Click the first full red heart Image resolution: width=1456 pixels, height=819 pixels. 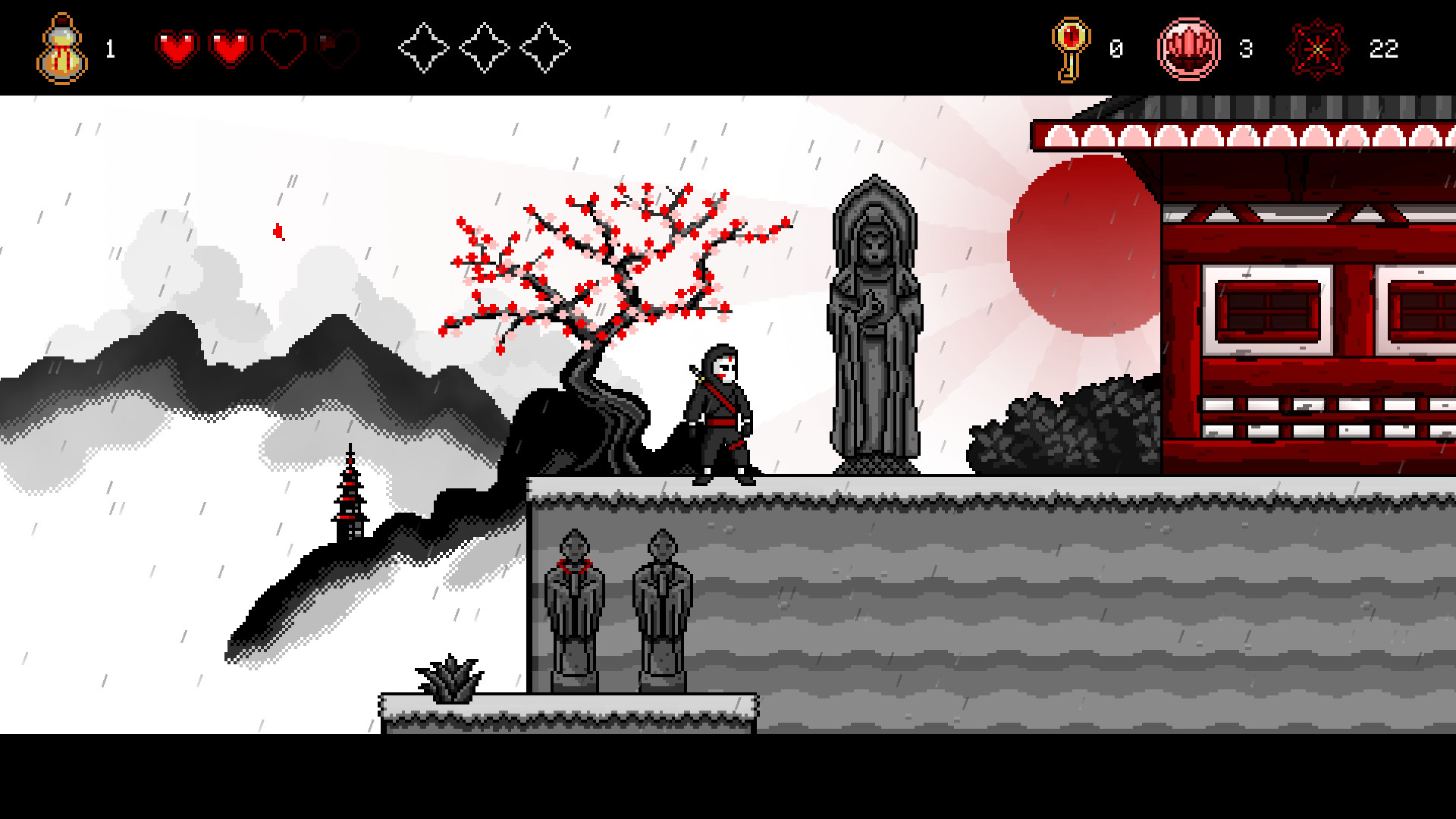(x=177, y=47)
